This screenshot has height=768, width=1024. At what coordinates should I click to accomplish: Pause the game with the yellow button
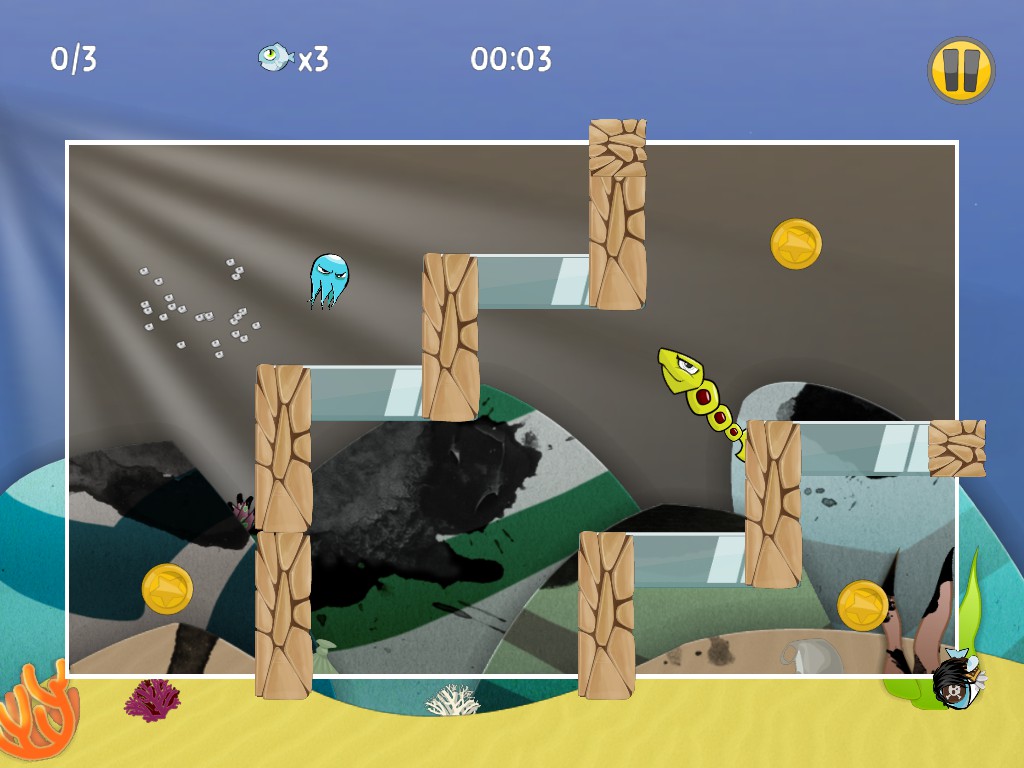pyautogui.click(x=960, y=70)
